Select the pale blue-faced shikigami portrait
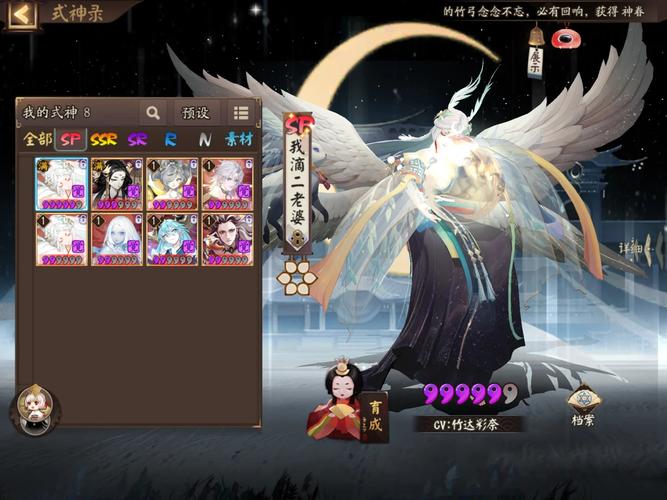This screenshot has height=500, width=667. [116, 239]
